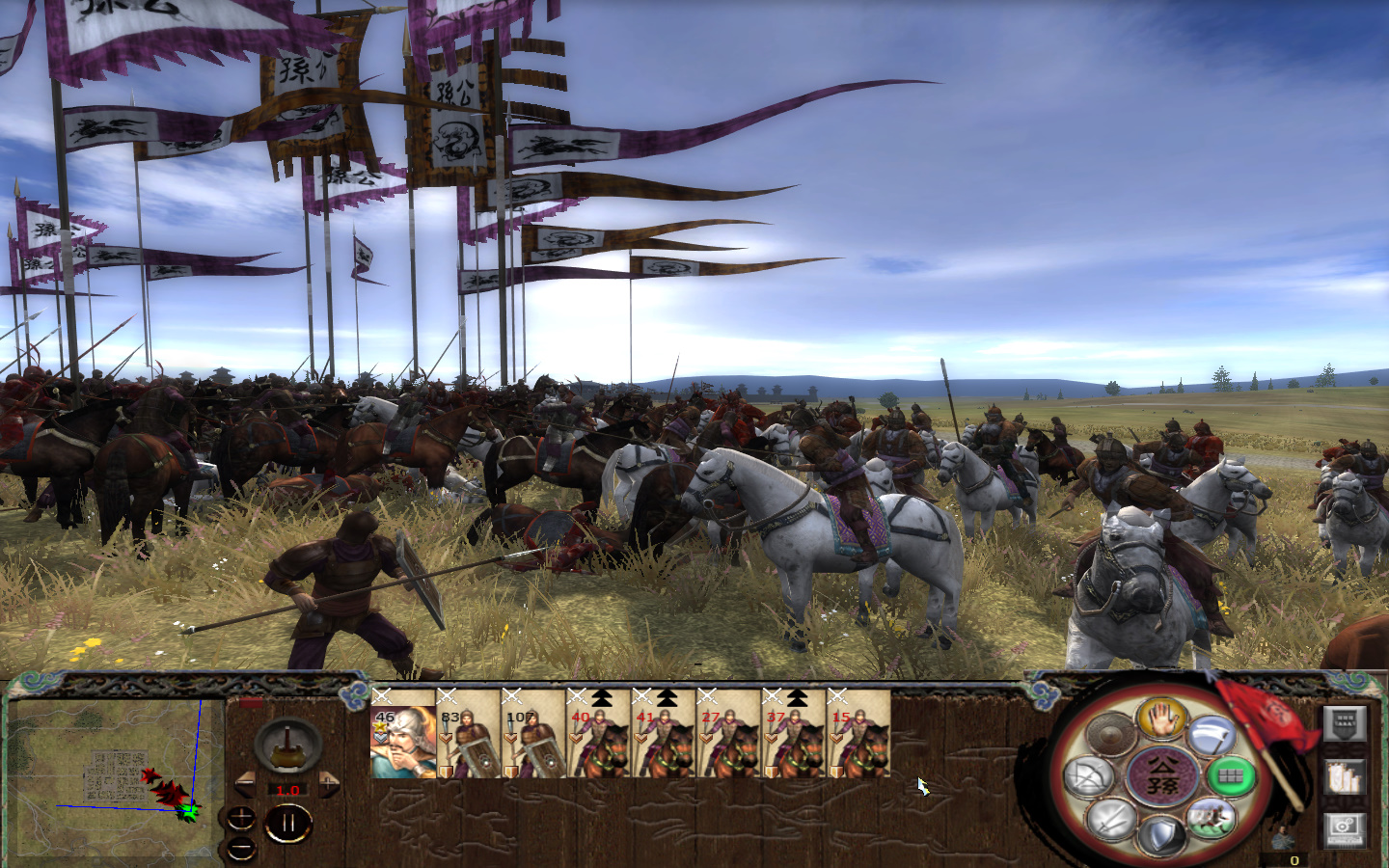Open group formations with the green grid button
The image size is (1389, 868).
pyautogui.click(x=1234, y=775)
